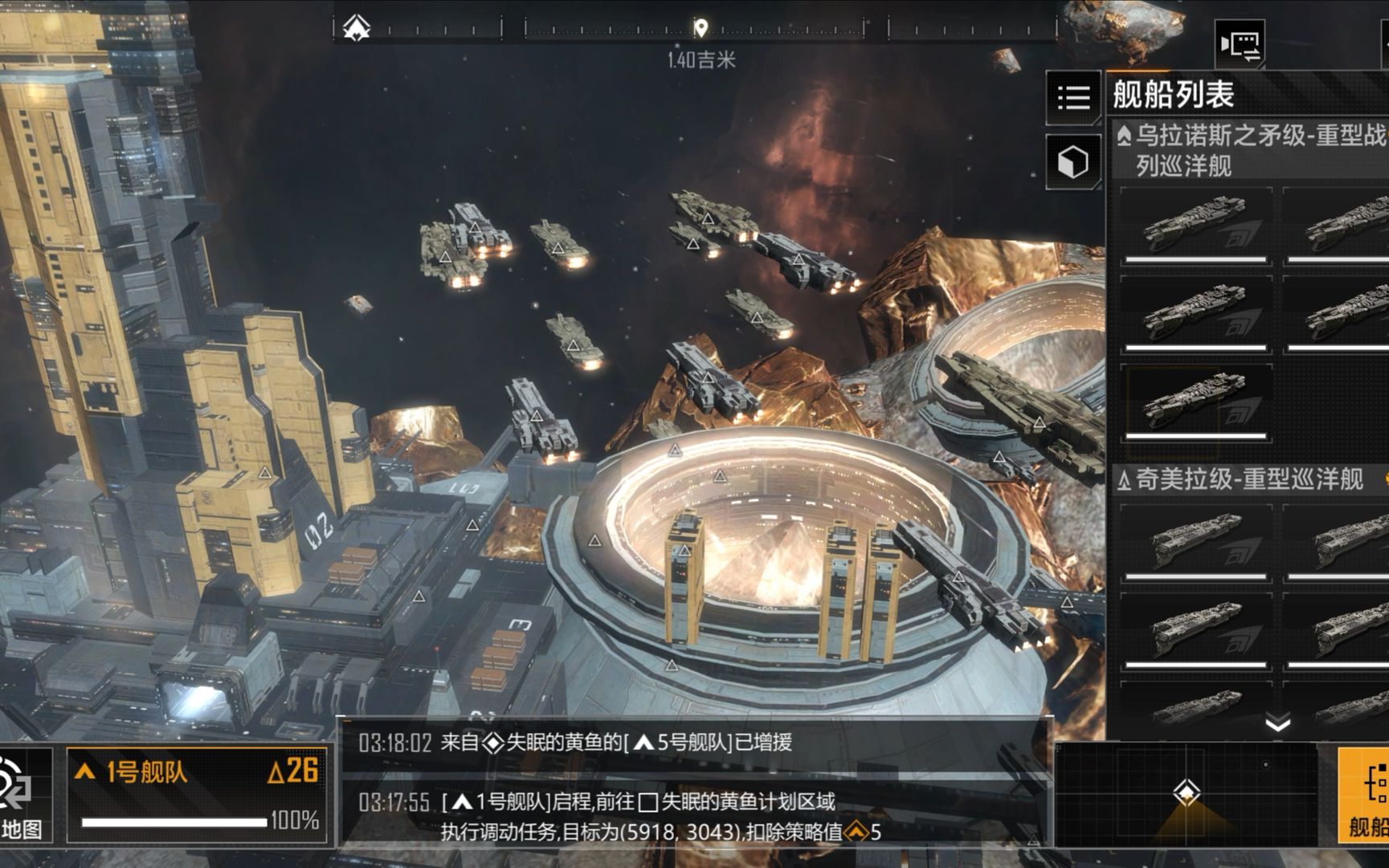Toggle the ship list menu icon
The image size is (1389, 868).
click(x=1073, y=98)
